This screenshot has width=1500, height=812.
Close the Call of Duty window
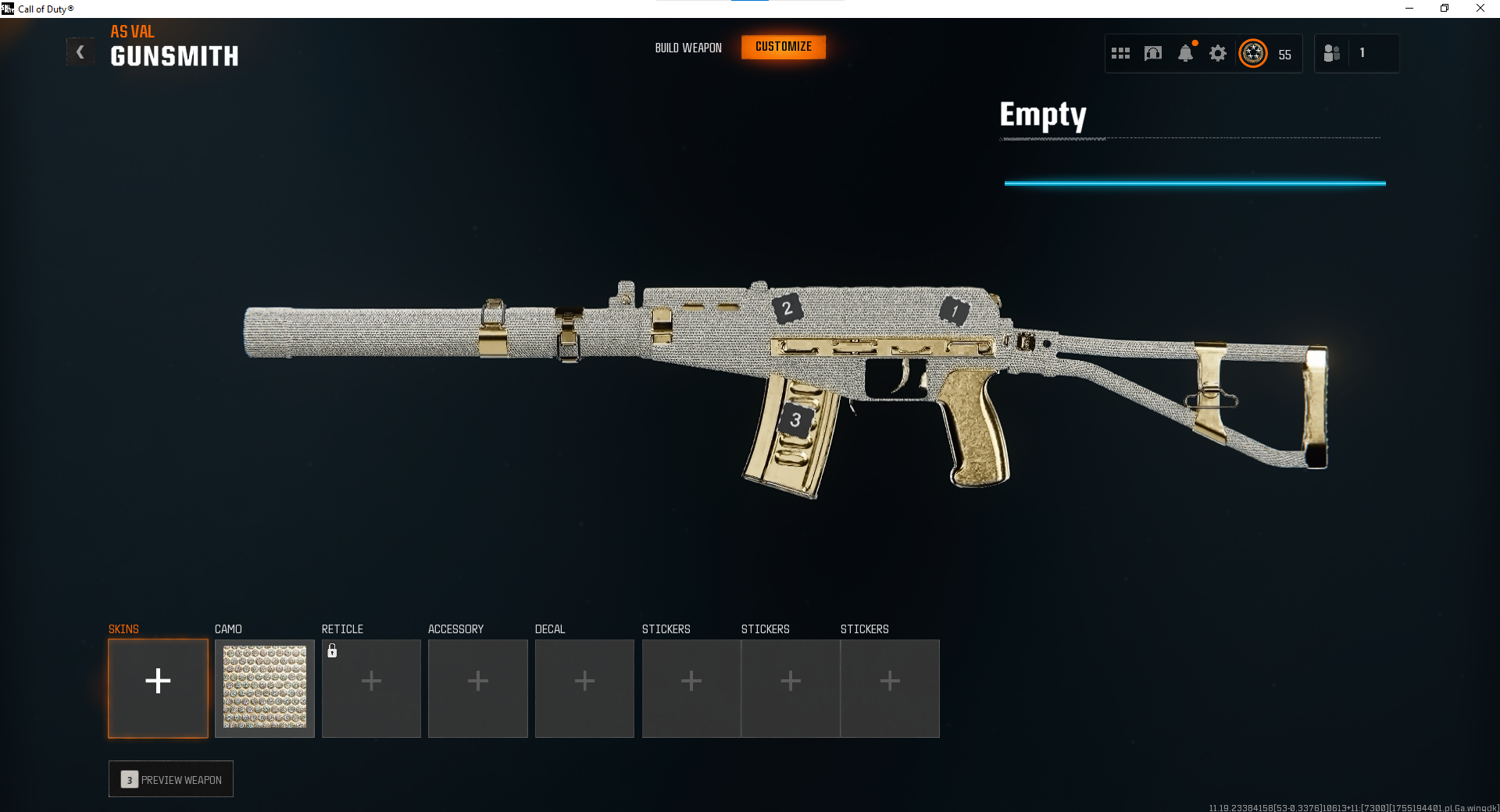(x=1480, y=9)
